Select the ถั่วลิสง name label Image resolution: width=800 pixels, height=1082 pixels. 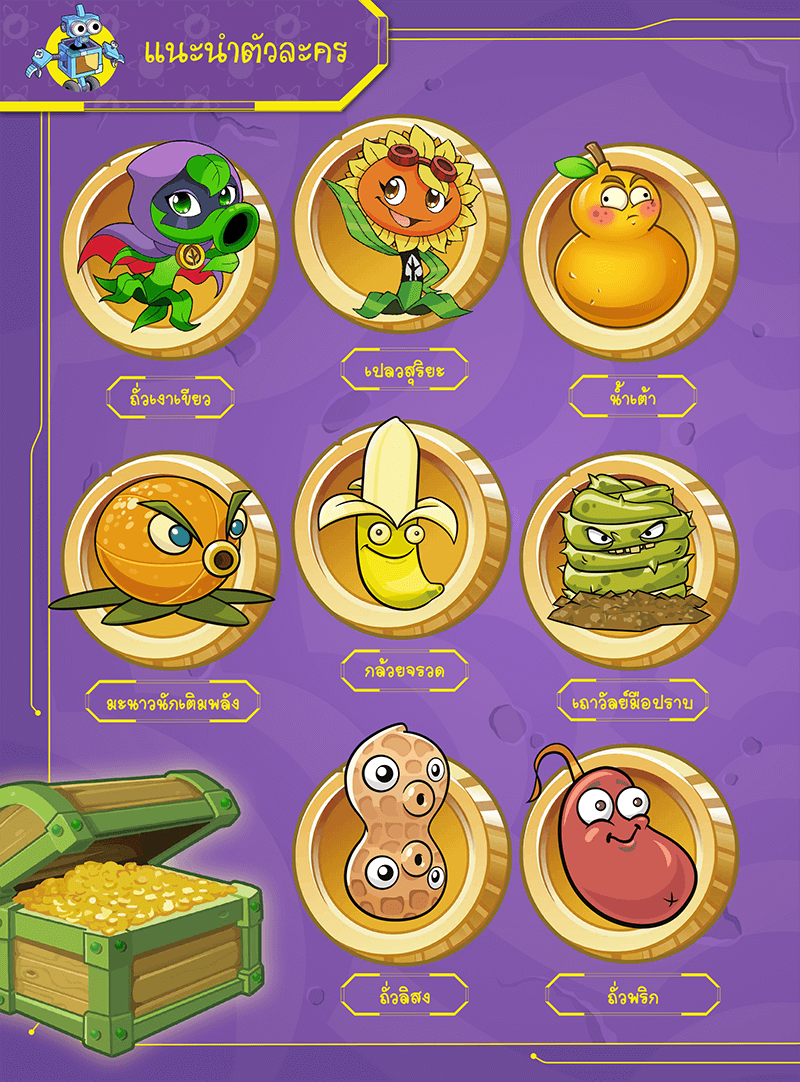(x=404, y=994)
